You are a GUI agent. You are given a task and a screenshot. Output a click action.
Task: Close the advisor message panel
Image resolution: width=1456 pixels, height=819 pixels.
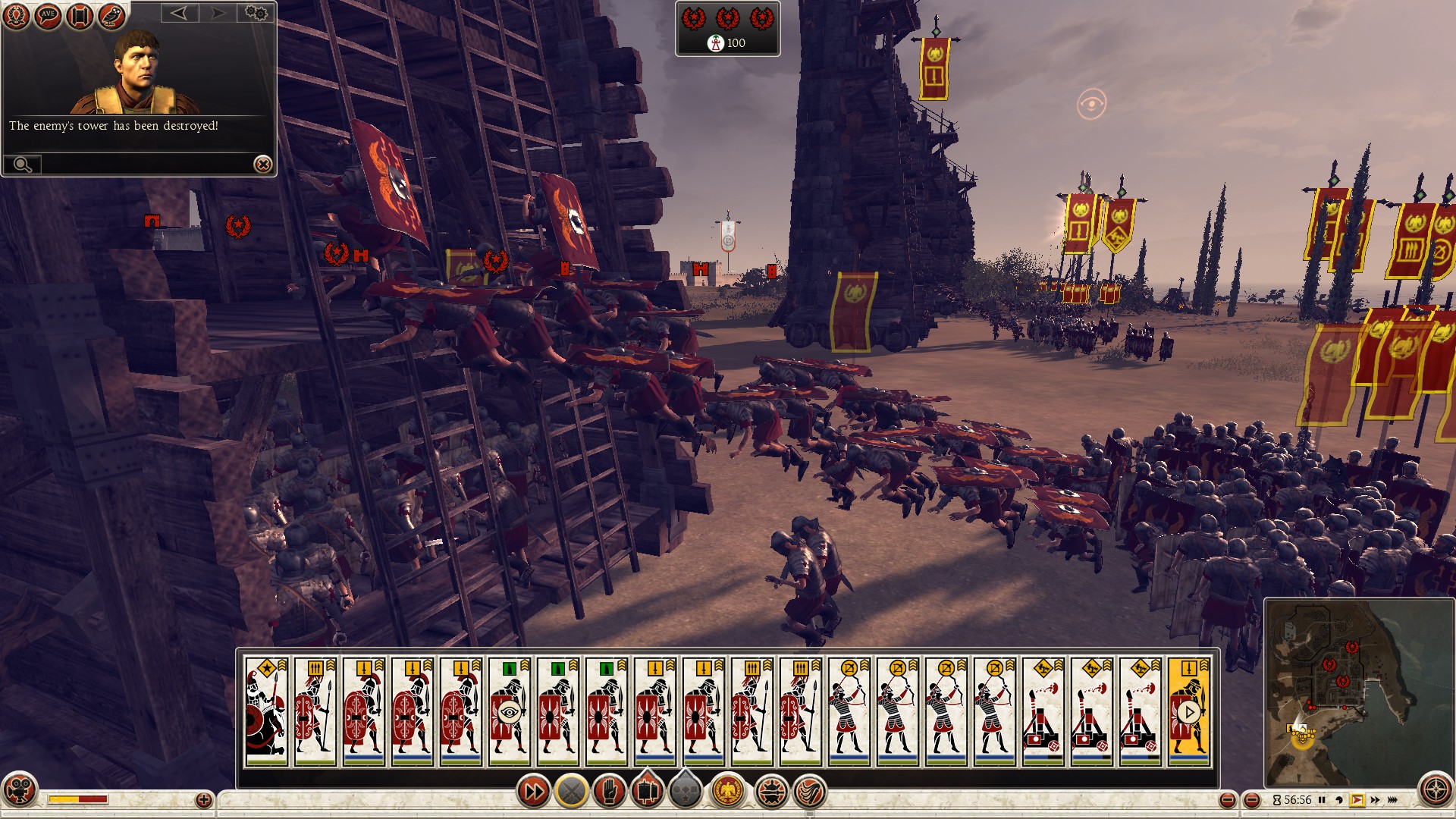tap(262, 164)
